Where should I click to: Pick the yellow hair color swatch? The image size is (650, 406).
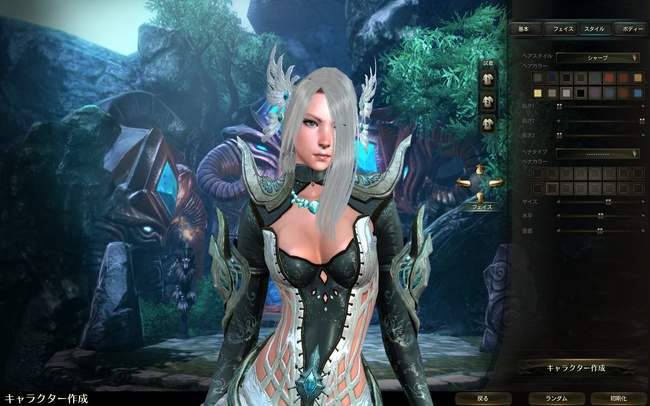[538, 91]
